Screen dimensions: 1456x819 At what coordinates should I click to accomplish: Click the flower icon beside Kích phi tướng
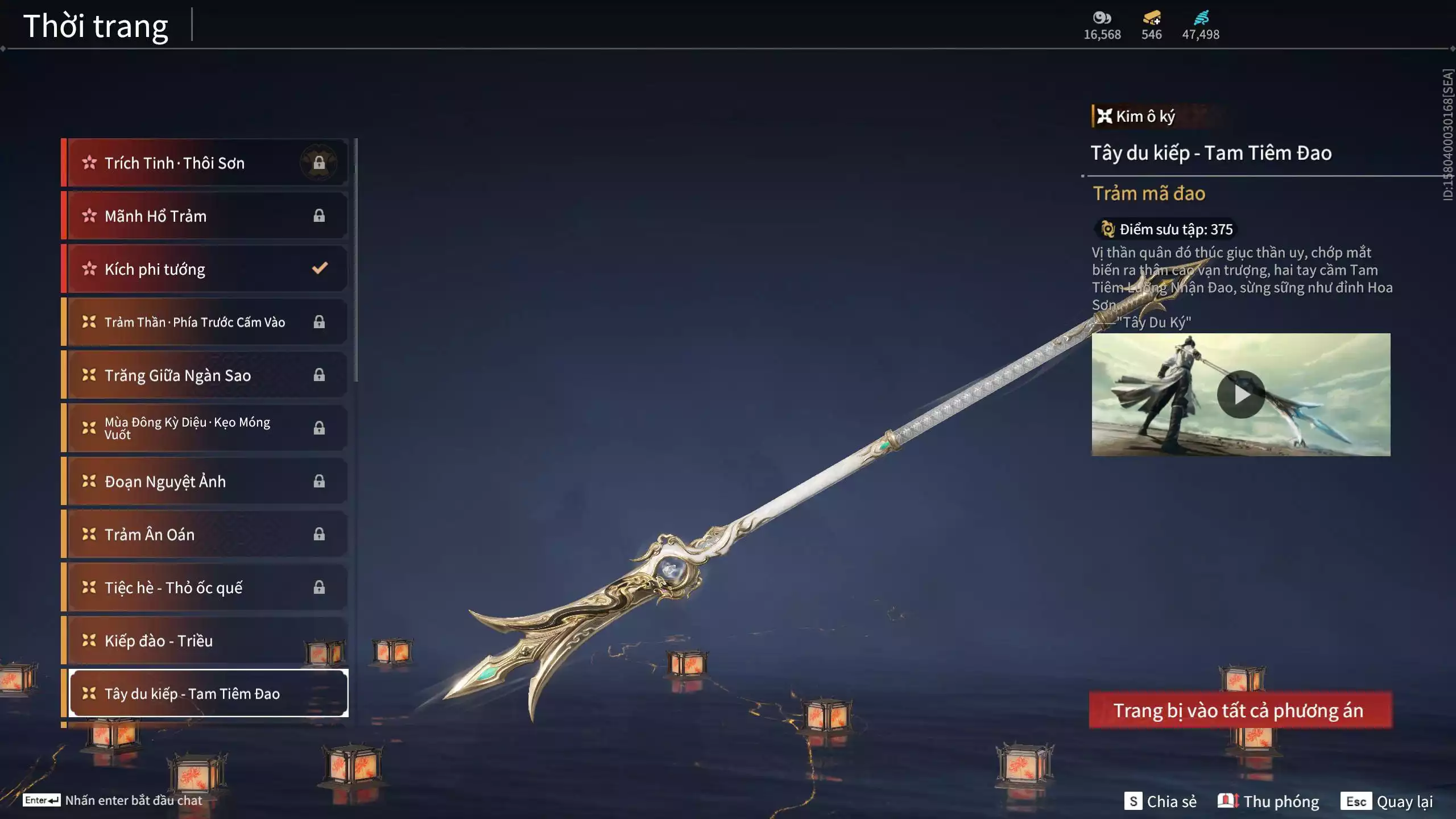pos(89,269)
